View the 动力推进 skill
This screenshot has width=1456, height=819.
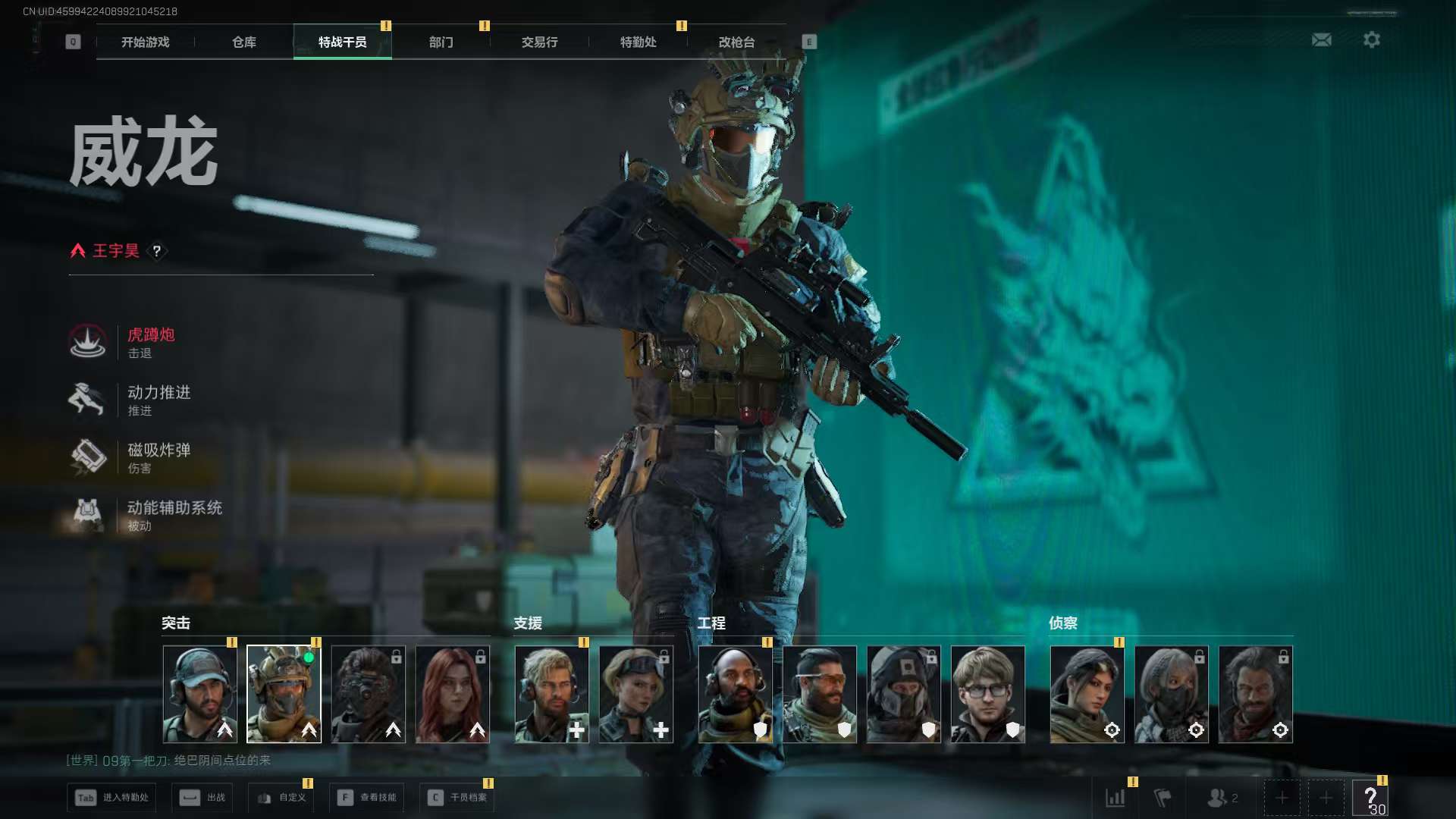tap(158, 400)
